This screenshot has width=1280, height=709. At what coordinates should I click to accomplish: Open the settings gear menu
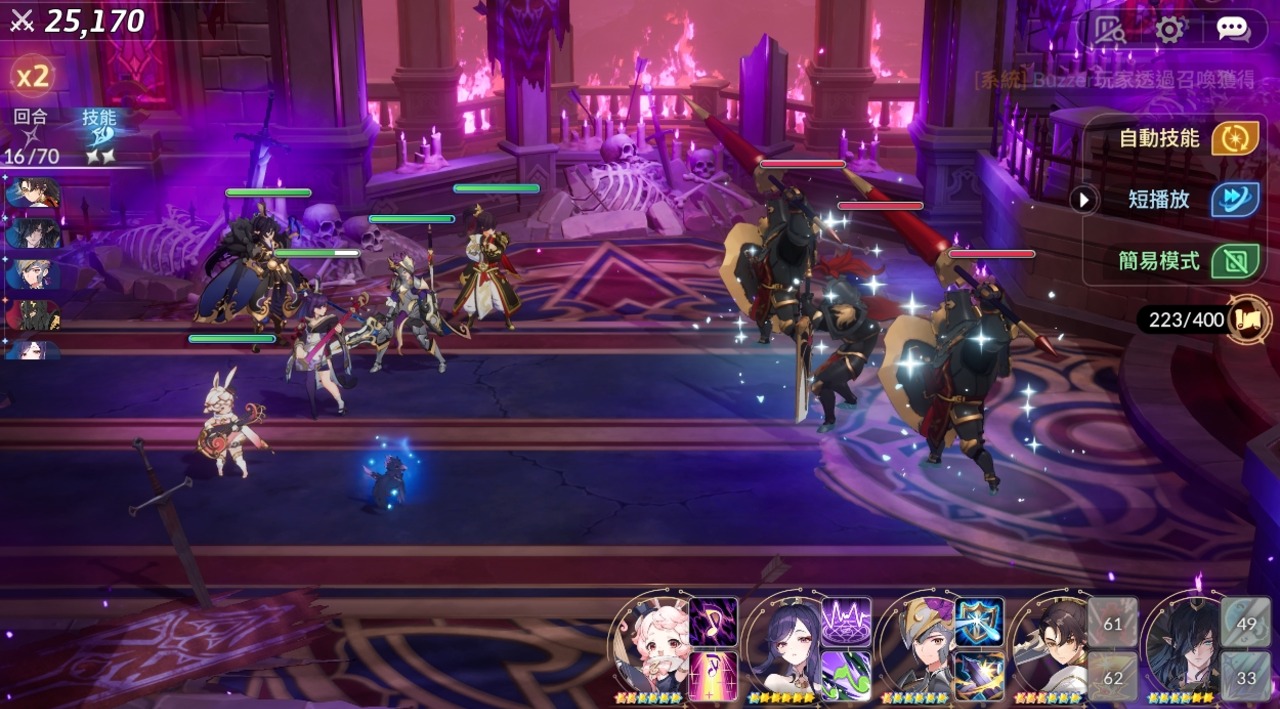pos(1169,29)
